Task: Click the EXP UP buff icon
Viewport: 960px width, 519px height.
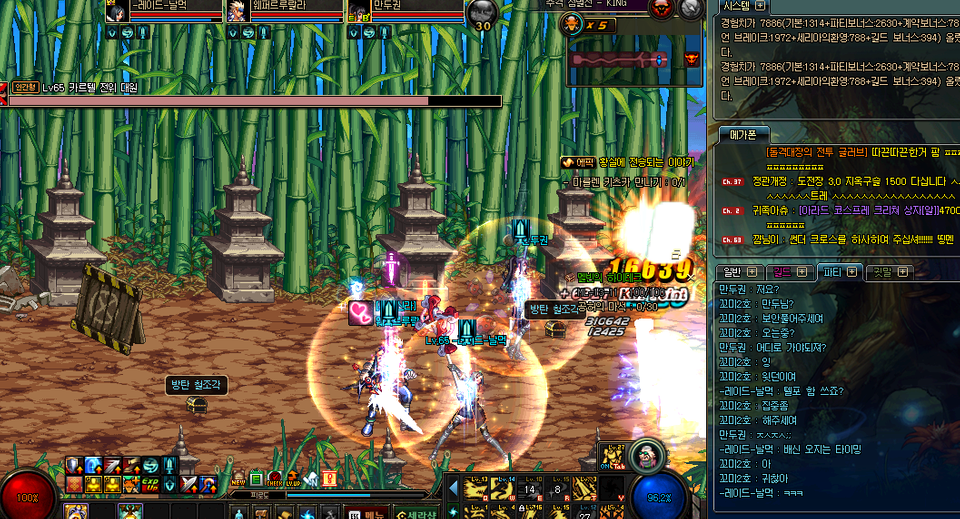Action: coord(150,484)
